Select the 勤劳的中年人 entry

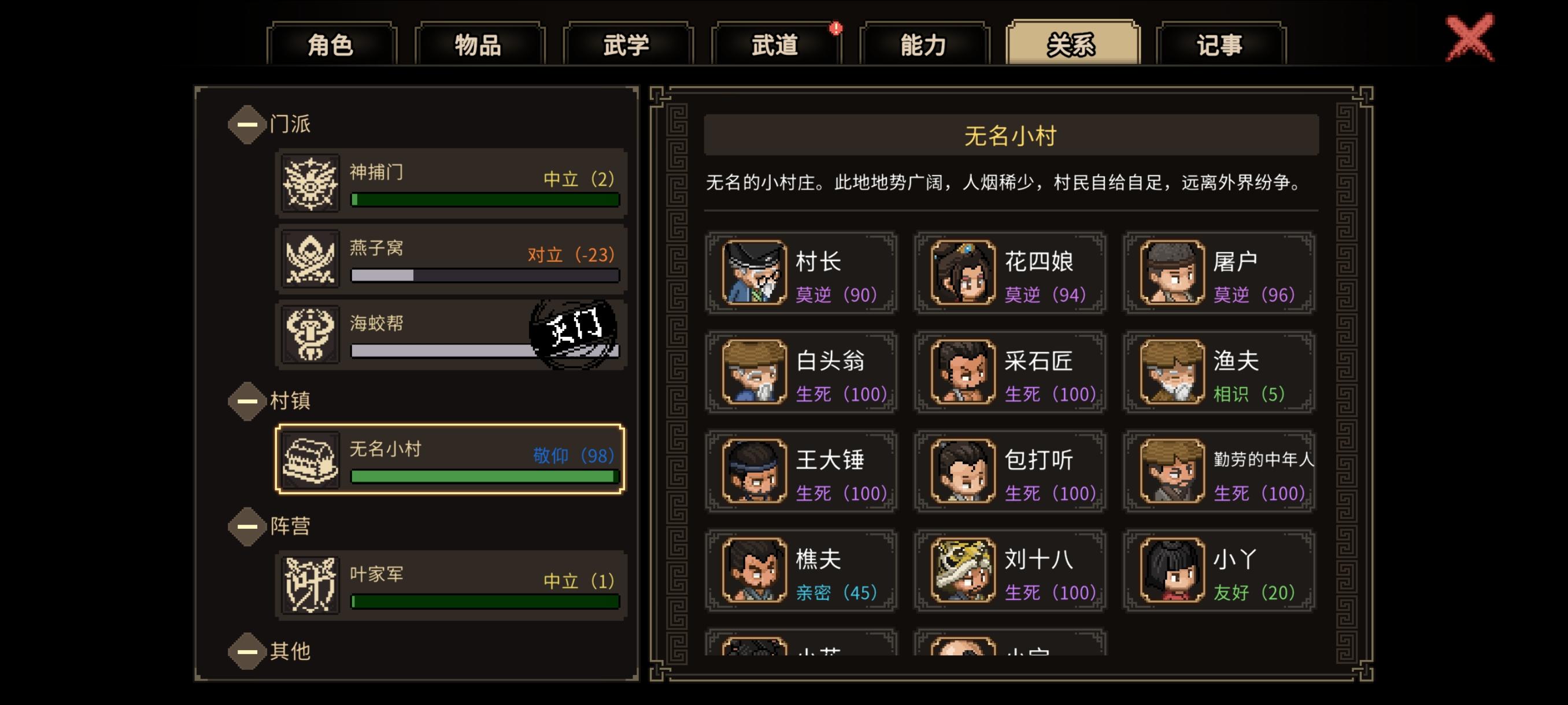[x=1219, y=472]
